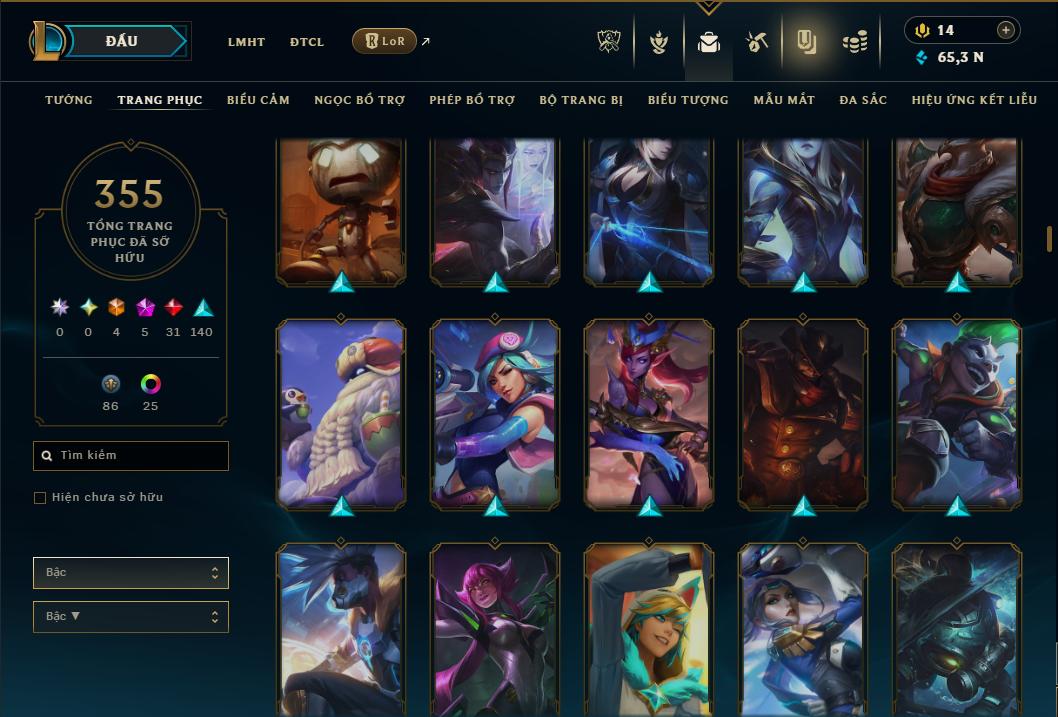Open the store coin stack icon
Viewport: 1058px width, 717px height.
(854, 41)
